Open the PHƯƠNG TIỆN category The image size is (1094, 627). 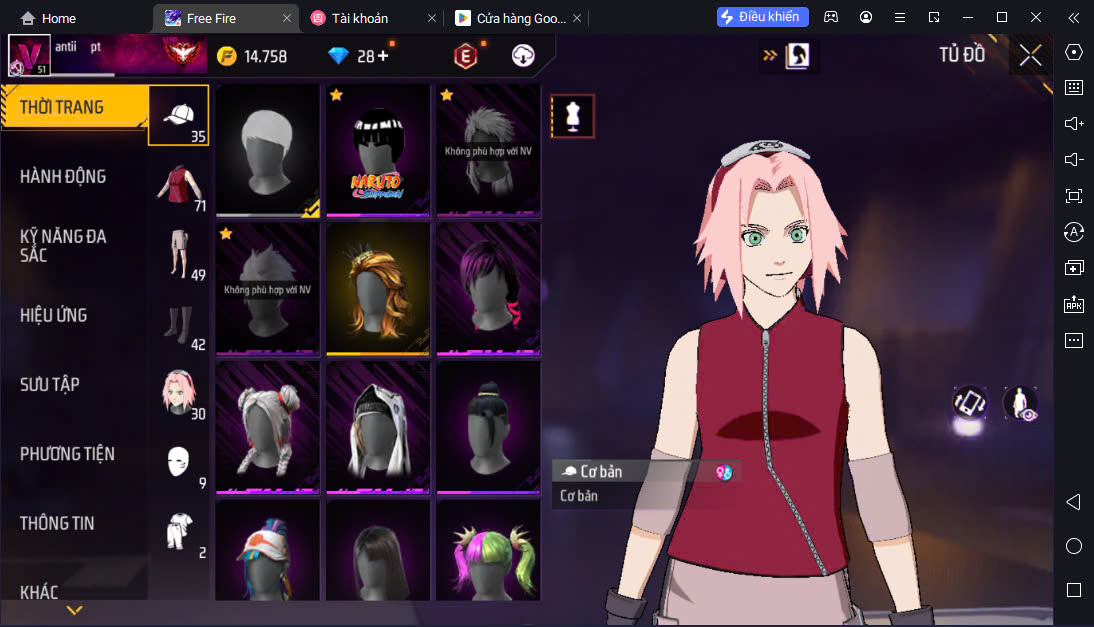point(67,454)
